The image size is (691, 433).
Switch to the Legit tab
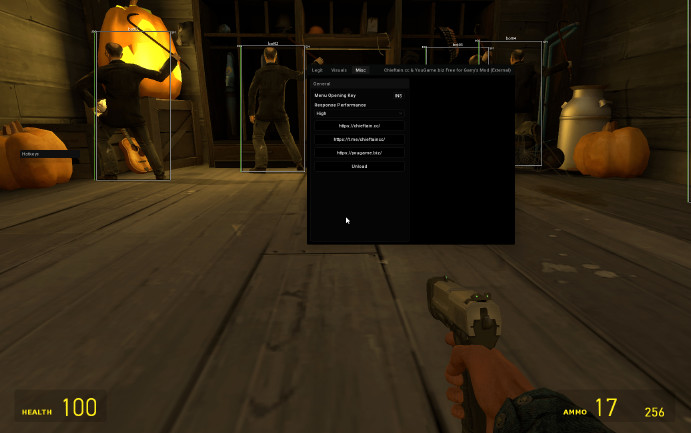tap(318, 70)
